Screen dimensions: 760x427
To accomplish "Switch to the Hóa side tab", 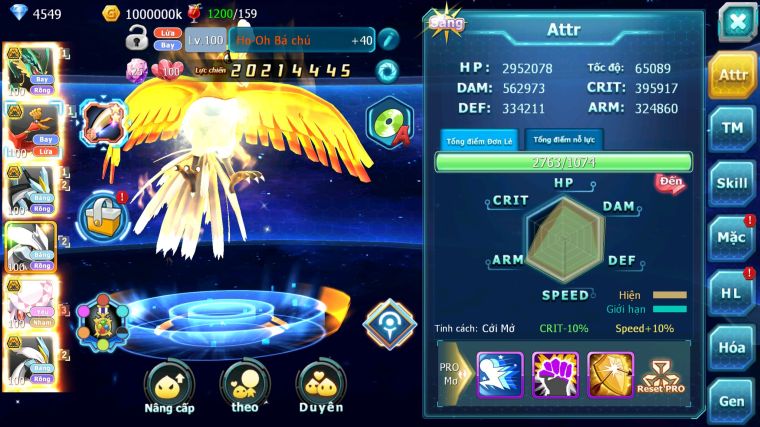I will (733, 347).
